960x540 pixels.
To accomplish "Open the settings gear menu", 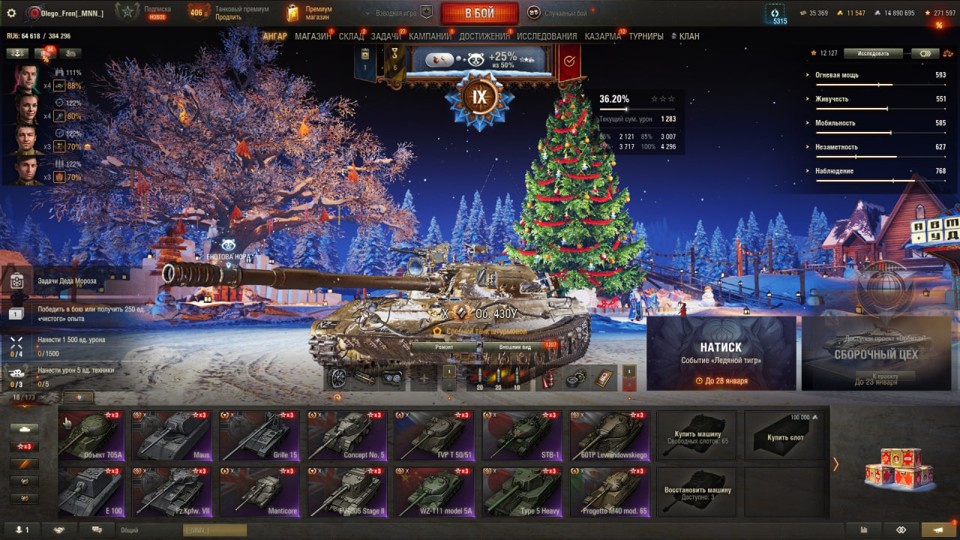I will click(12, 13).
